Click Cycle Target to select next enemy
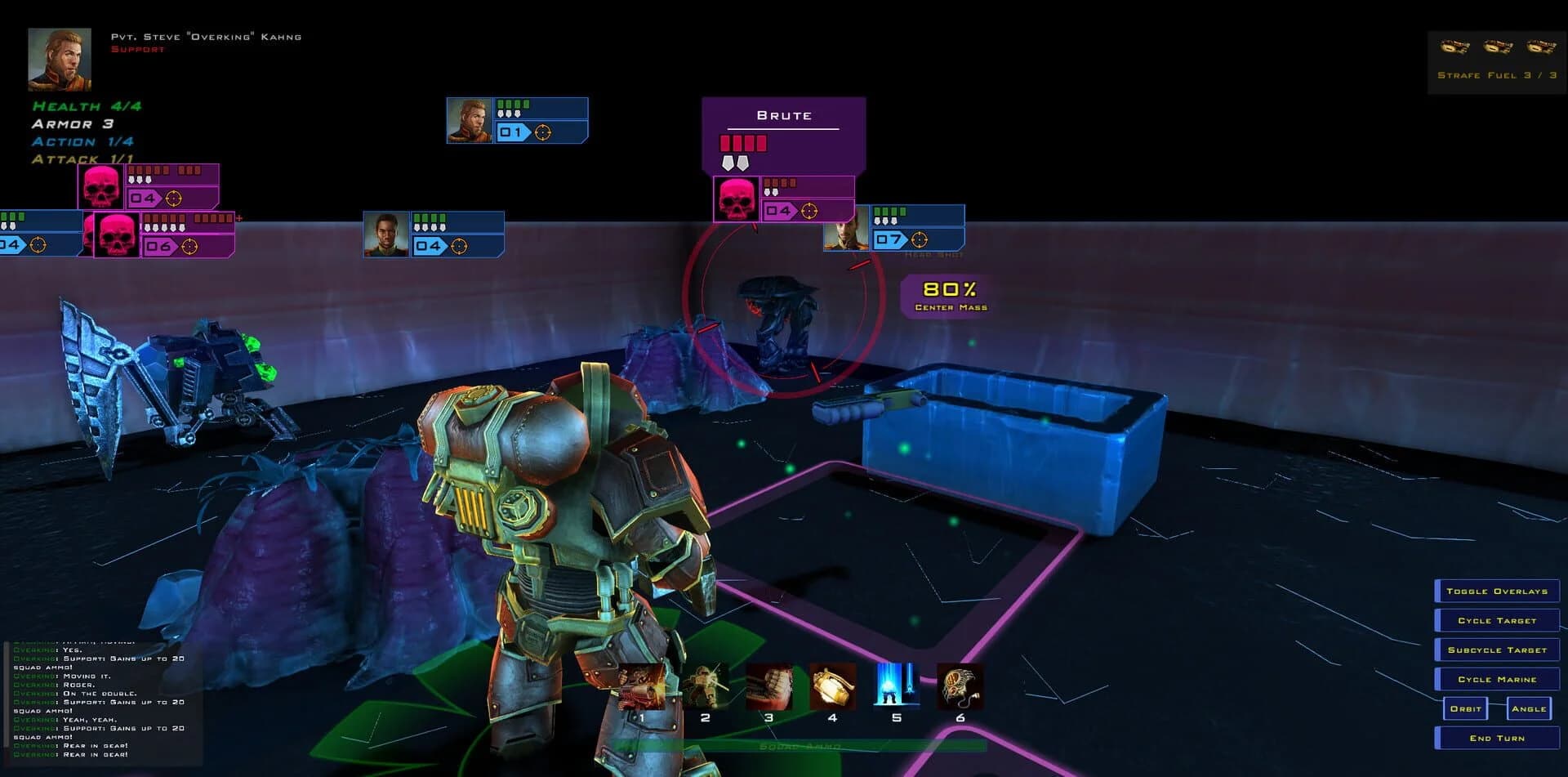Viewport: 1568px width, 777px height. pyautogui.click(x=1498, y=620)
